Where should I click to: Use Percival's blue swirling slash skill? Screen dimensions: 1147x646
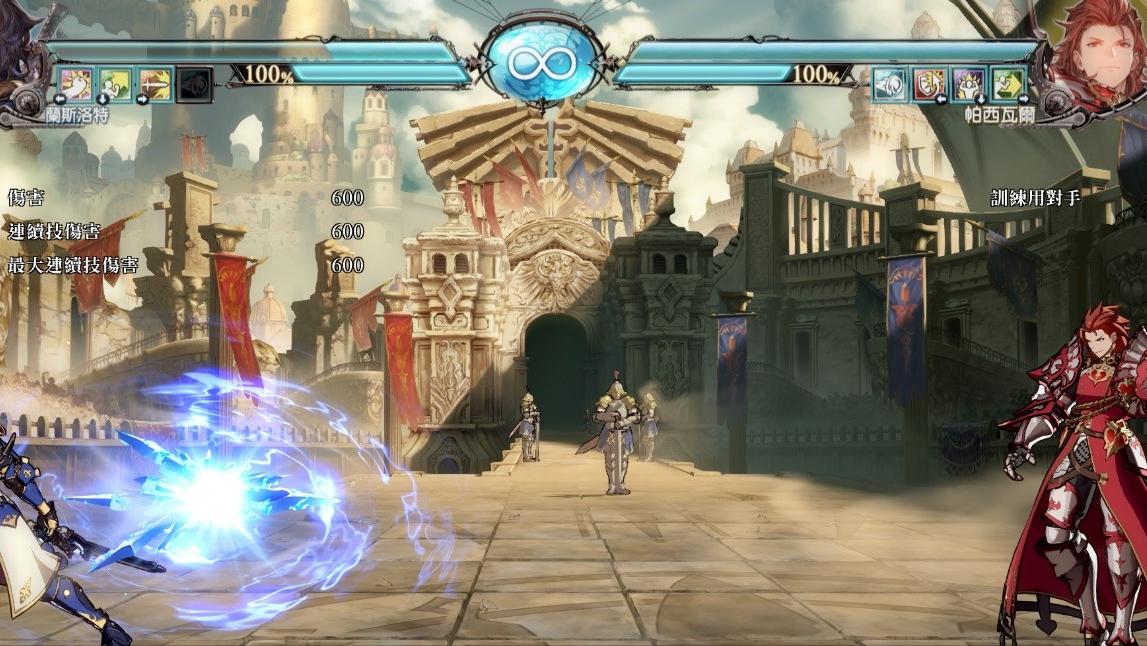click(889, 84)
